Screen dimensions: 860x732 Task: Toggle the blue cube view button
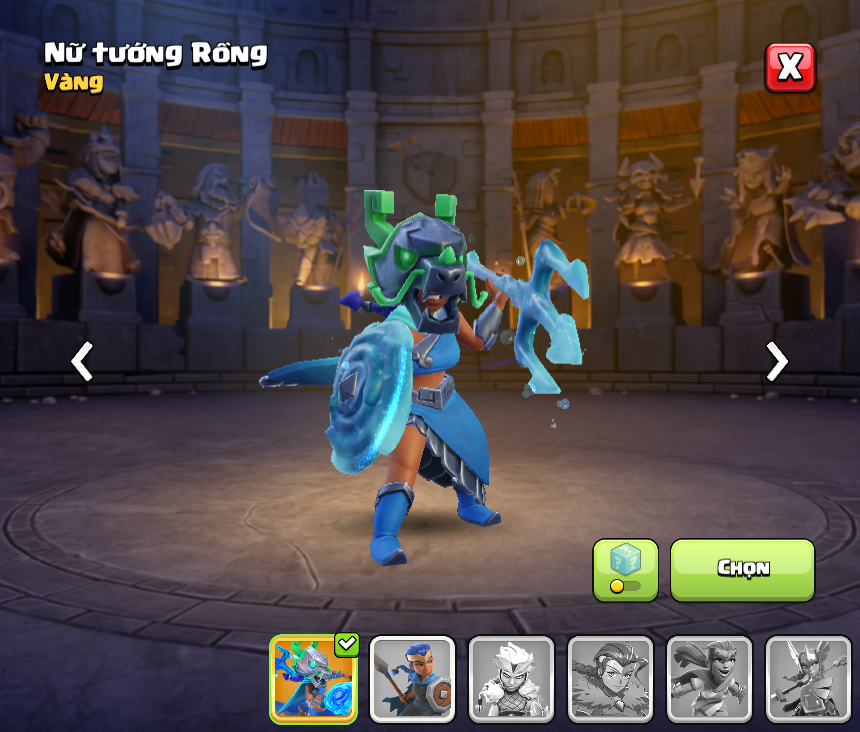[625, 569]
